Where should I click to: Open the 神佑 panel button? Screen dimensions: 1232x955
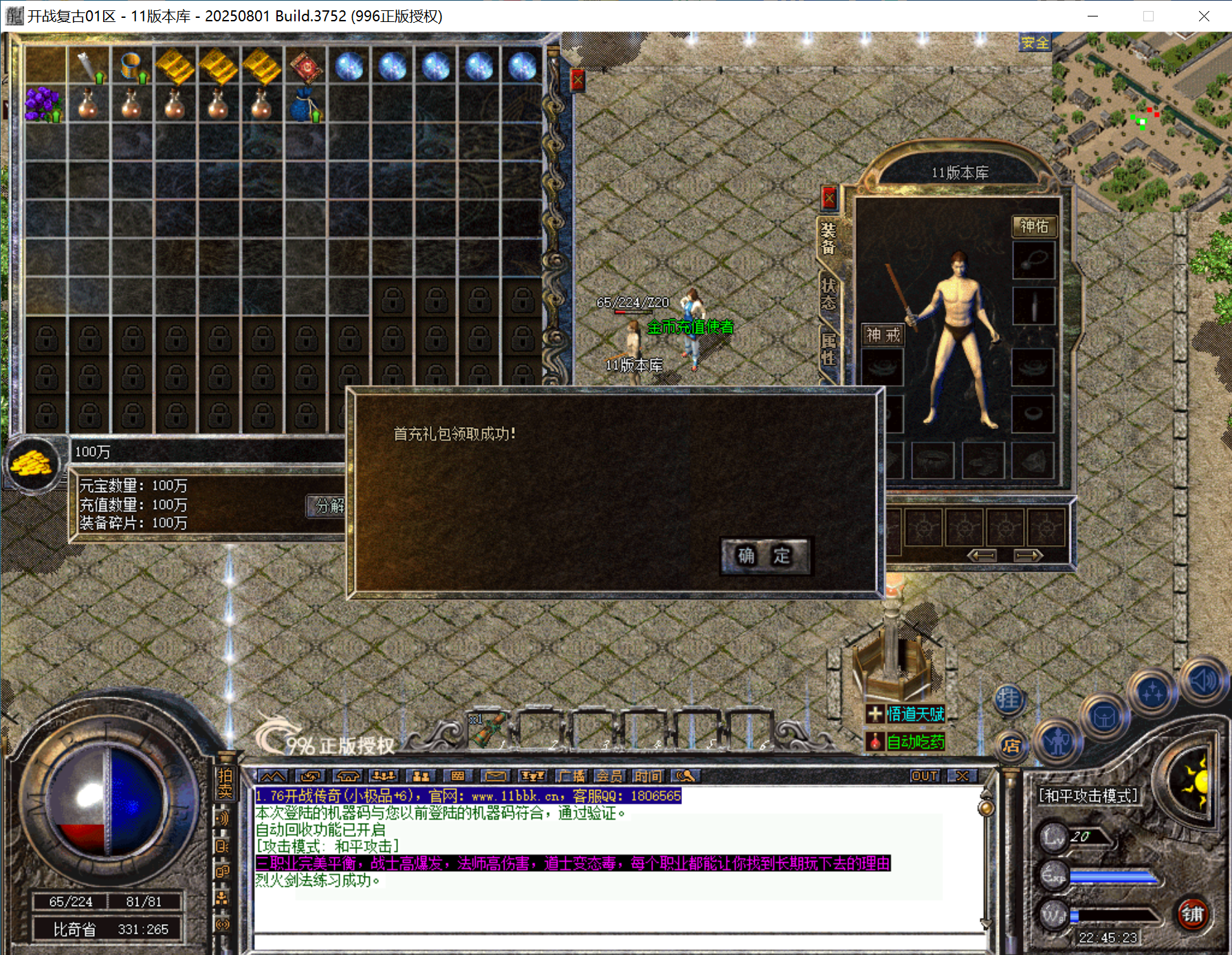click(x=1033, y=226)
